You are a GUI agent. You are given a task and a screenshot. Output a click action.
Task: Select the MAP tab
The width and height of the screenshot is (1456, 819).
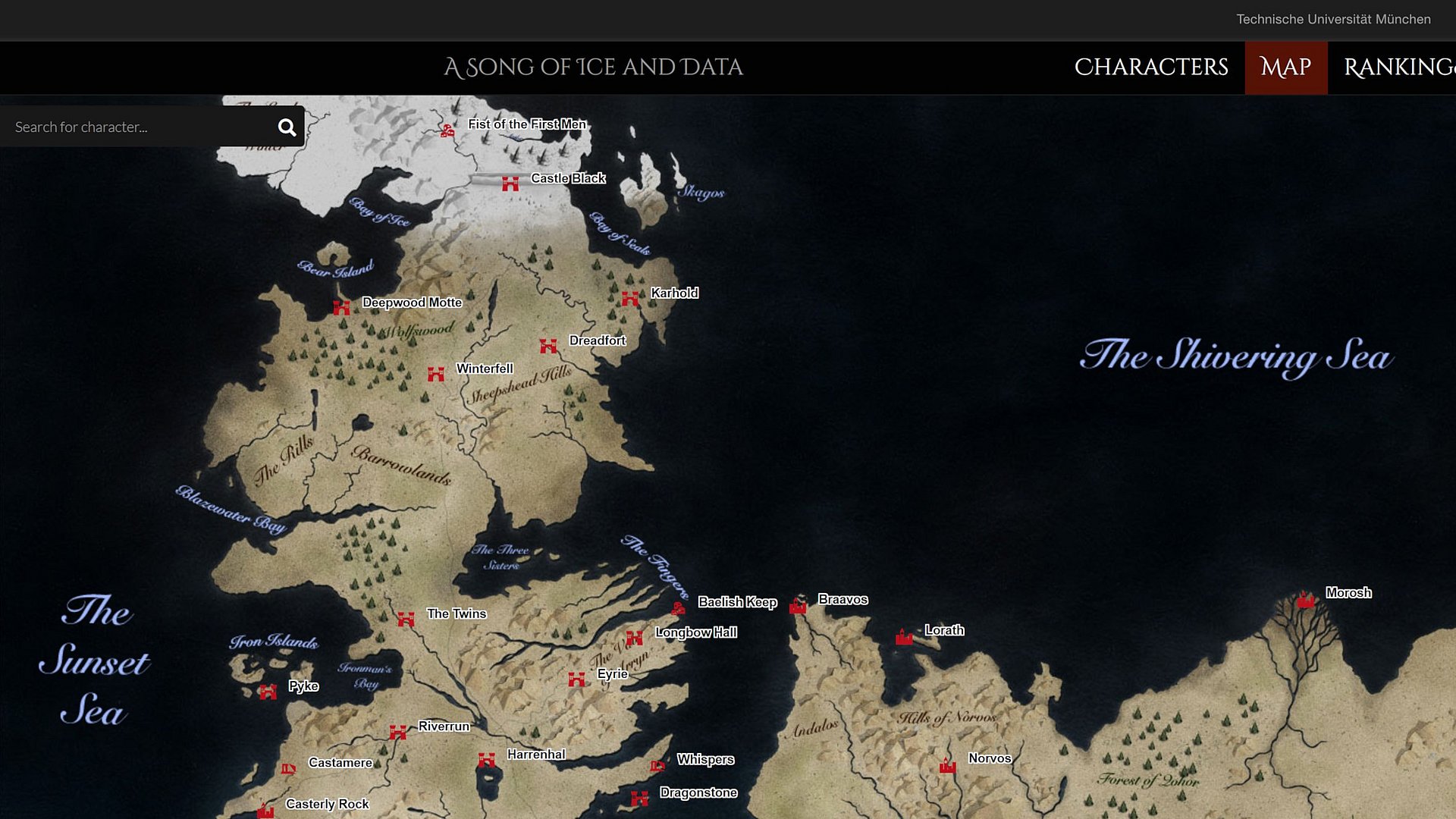pos(1285,67)
